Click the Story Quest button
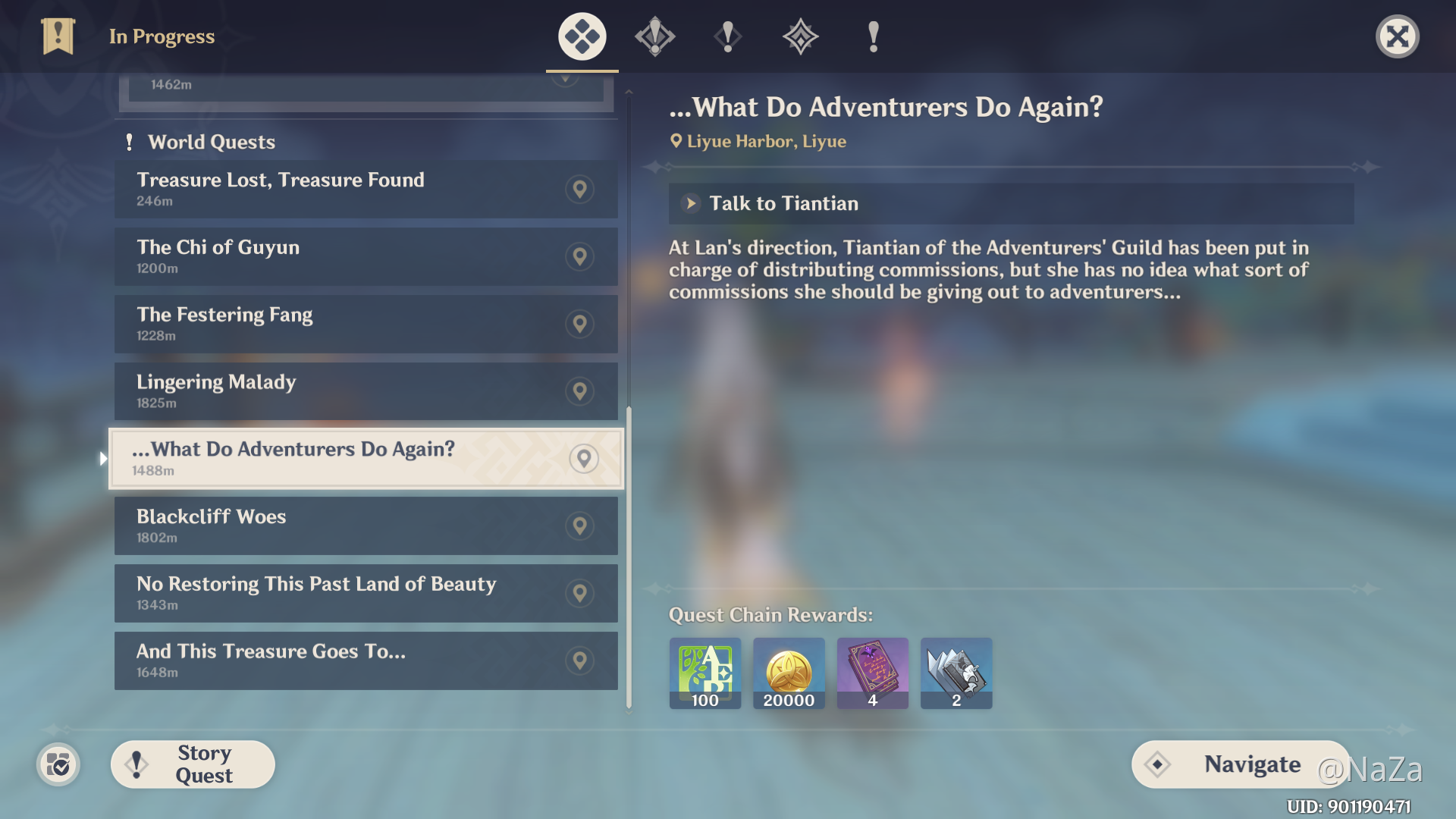This screenshot has height=819, width=1456. coord(192,764)
